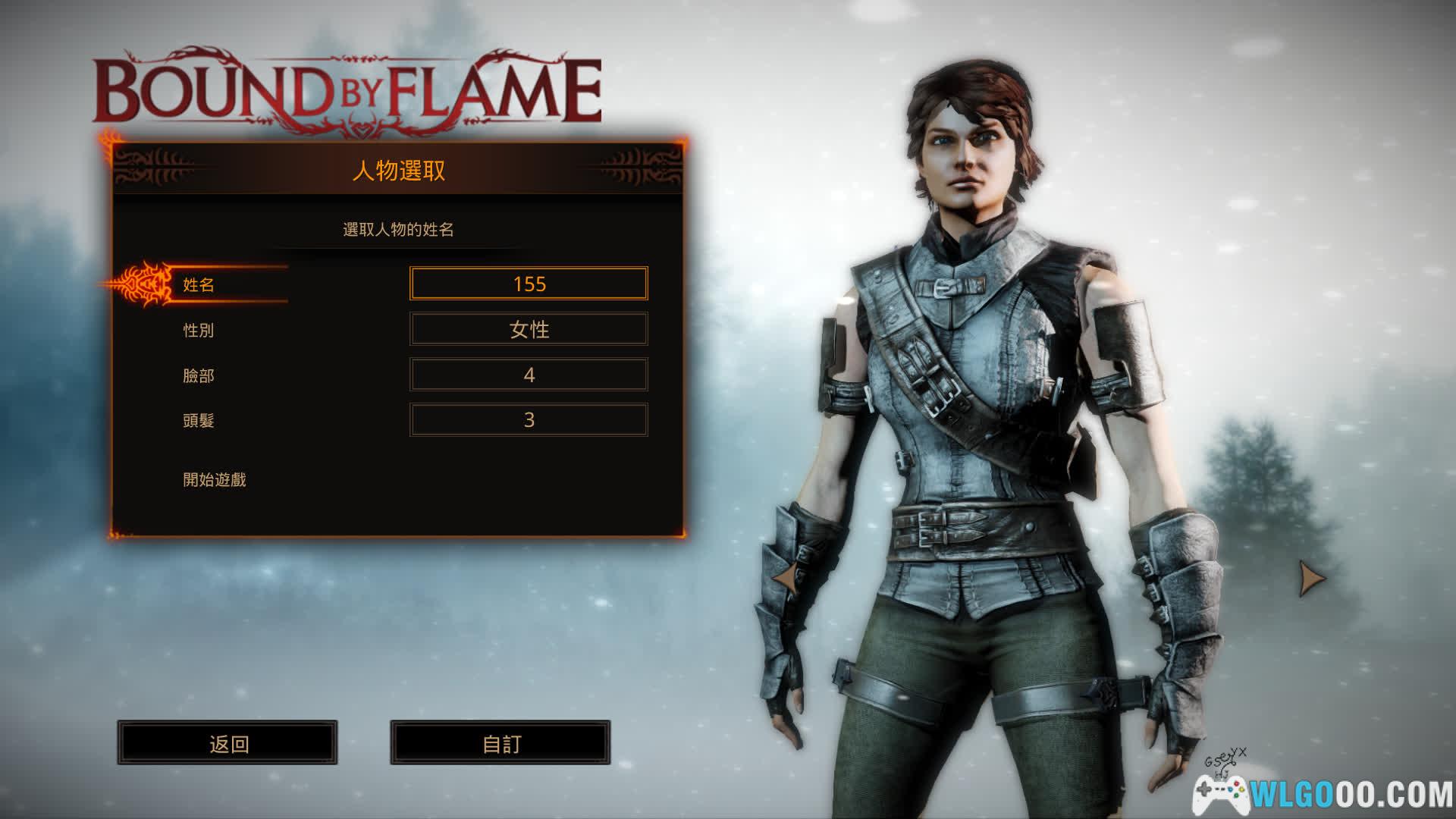Open the 自訂 customize button
Viewport: 1456px width, 819px height.
pos(500,743)
